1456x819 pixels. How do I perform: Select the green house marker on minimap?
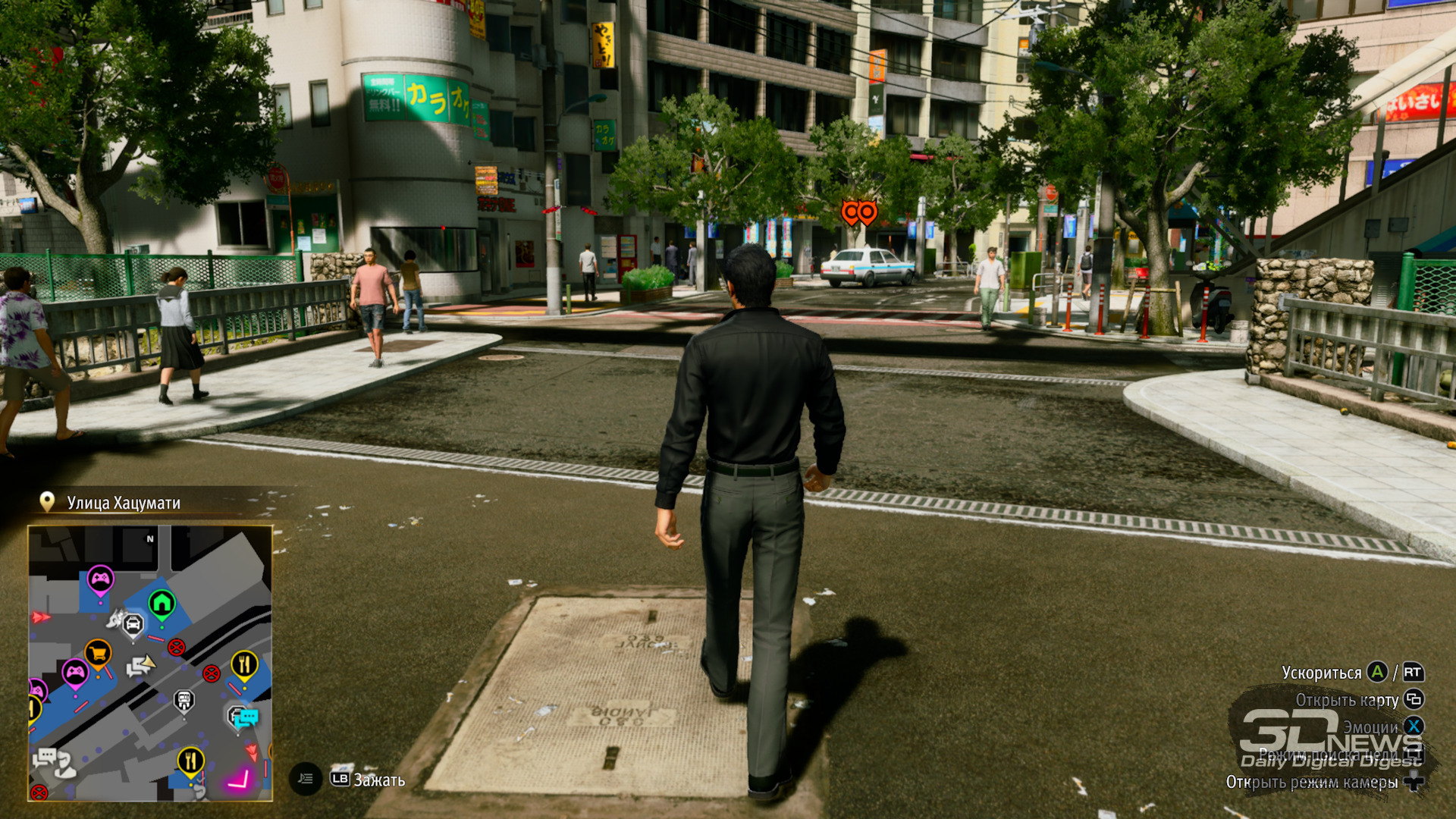tap(162, 604)
